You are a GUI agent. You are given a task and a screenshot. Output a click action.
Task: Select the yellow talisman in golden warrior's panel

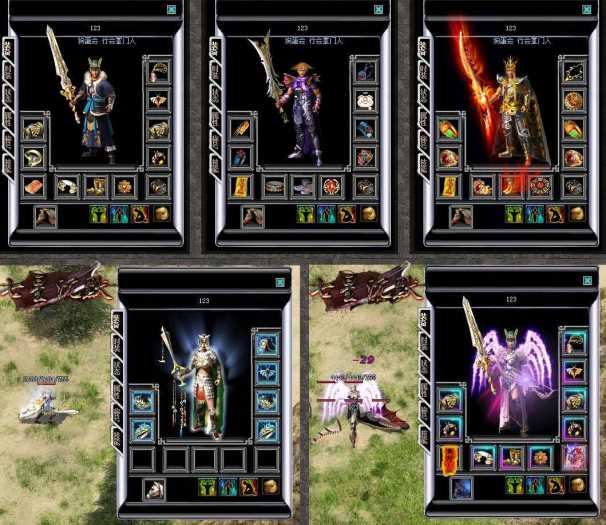coord(450,186)
